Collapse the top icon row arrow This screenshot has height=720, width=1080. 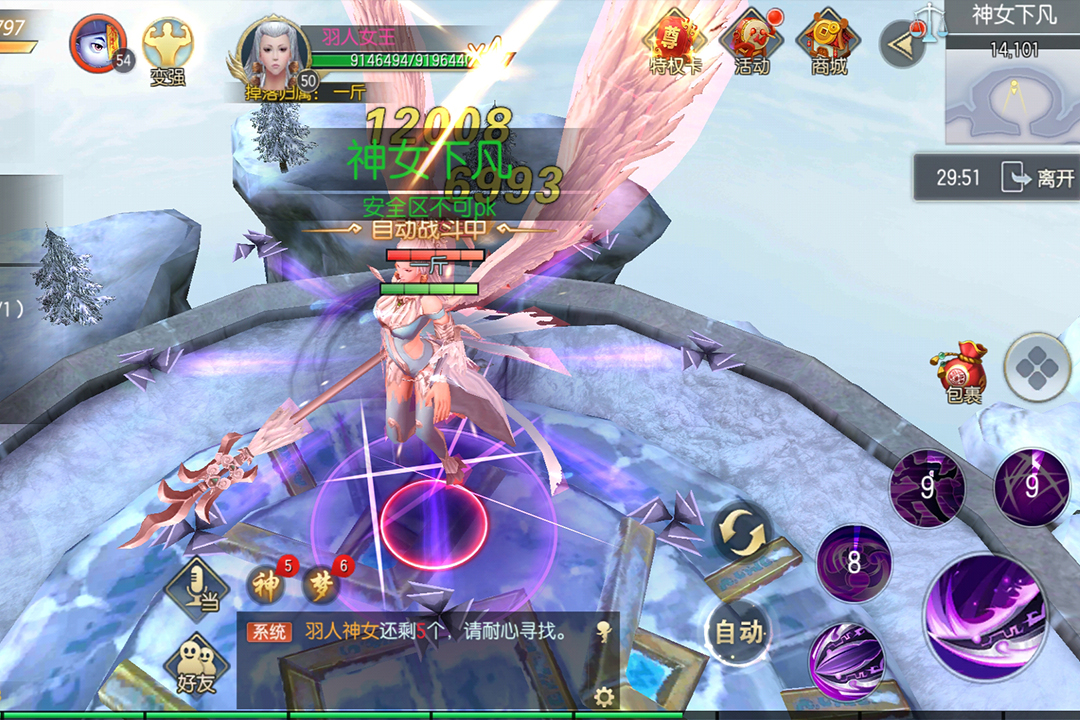click(901, 45)
